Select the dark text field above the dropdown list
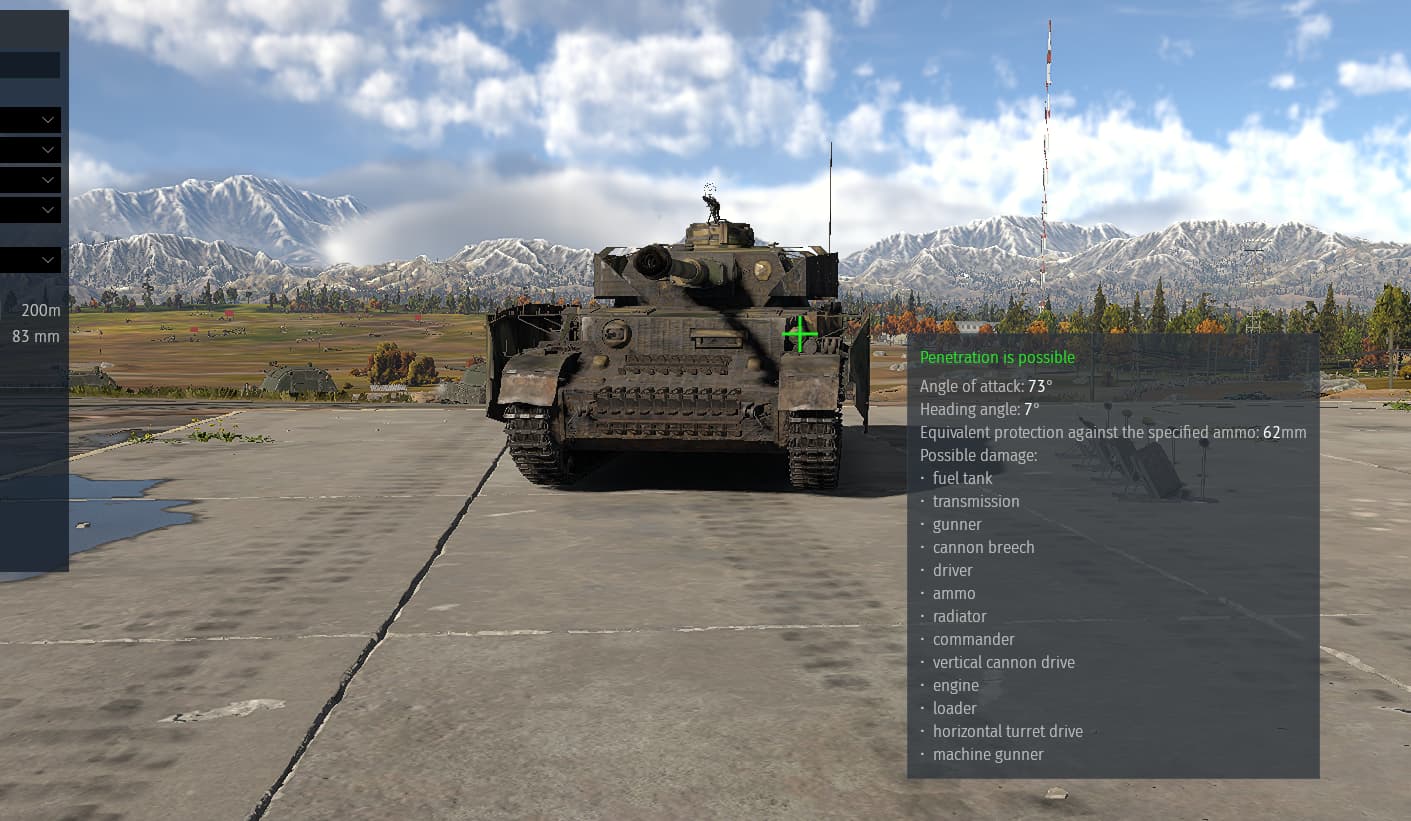 pos(30,66)
